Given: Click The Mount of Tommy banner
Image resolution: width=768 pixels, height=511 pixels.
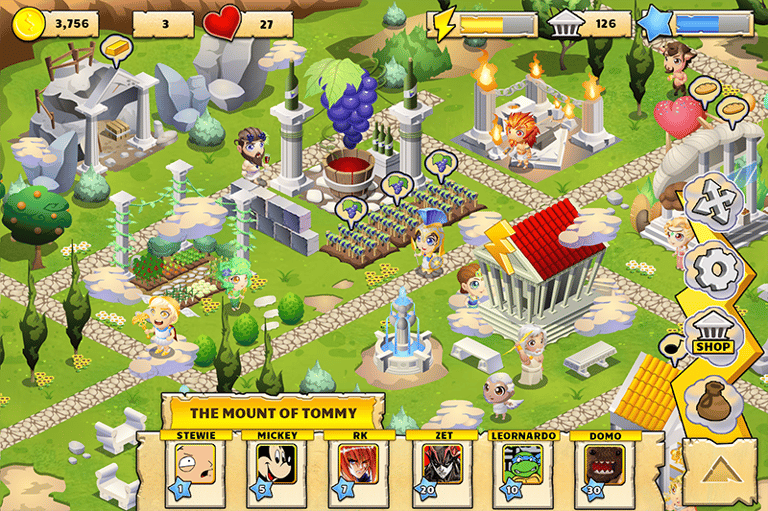Looking at the screenshot, I should tap(272, 411).
